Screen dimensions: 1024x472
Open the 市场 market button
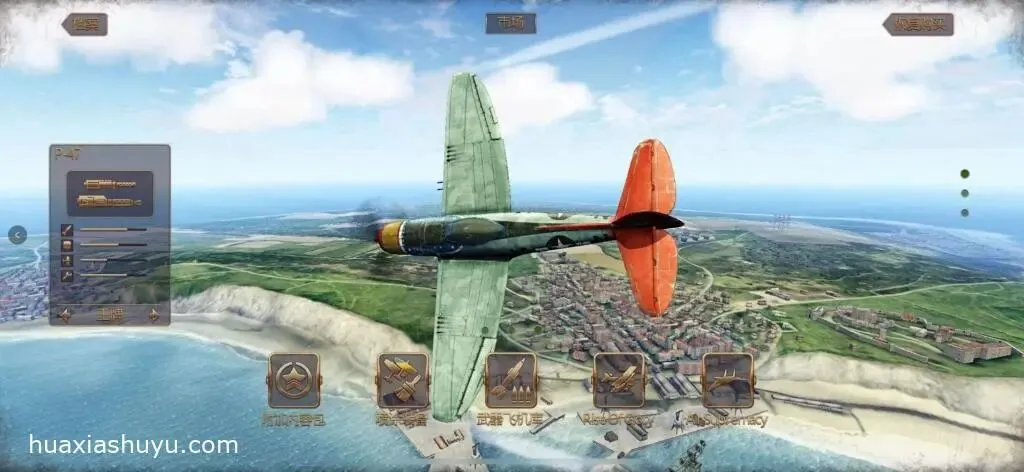510,24
